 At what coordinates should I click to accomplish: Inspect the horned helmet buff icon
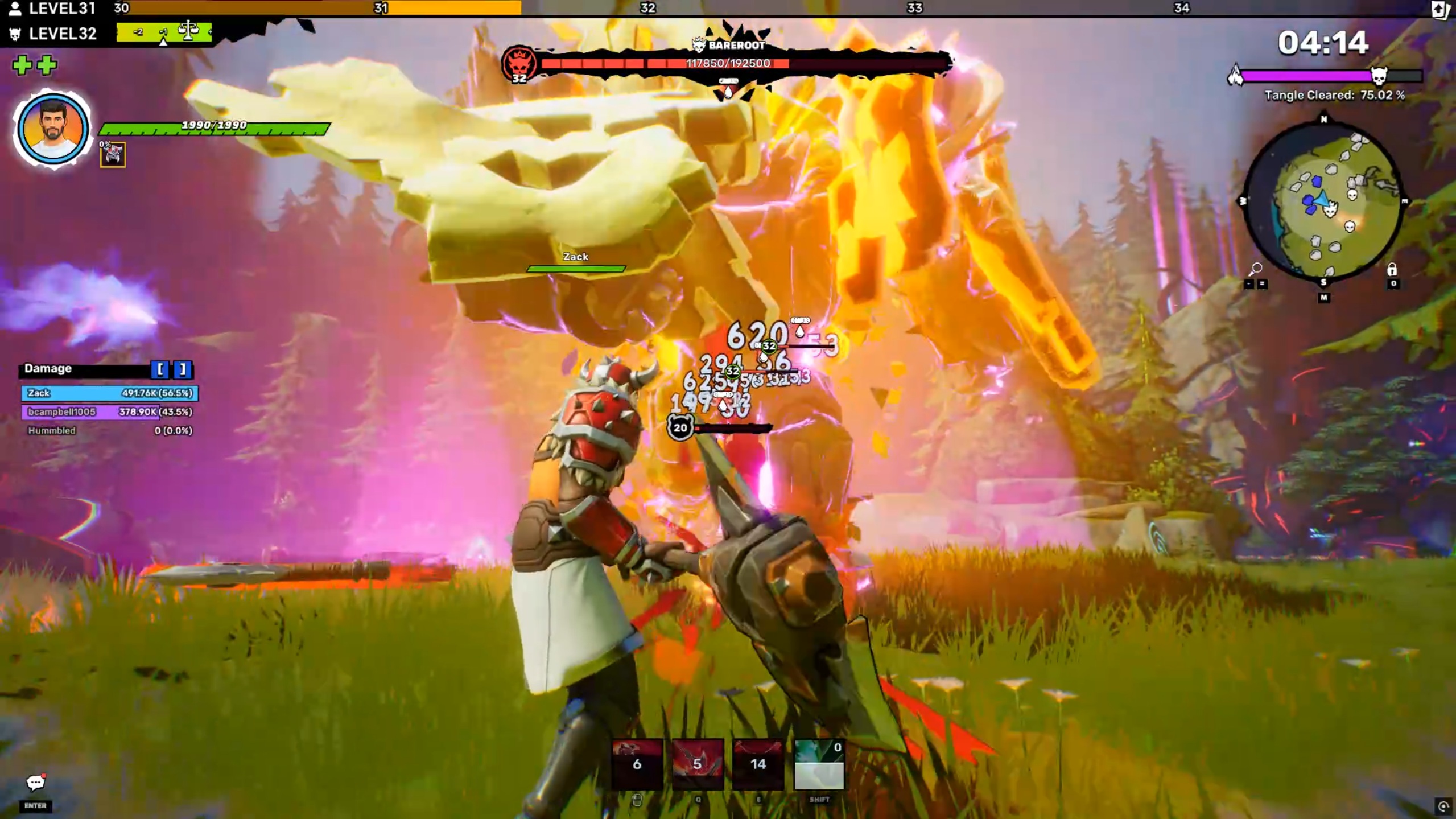[113, 155]
